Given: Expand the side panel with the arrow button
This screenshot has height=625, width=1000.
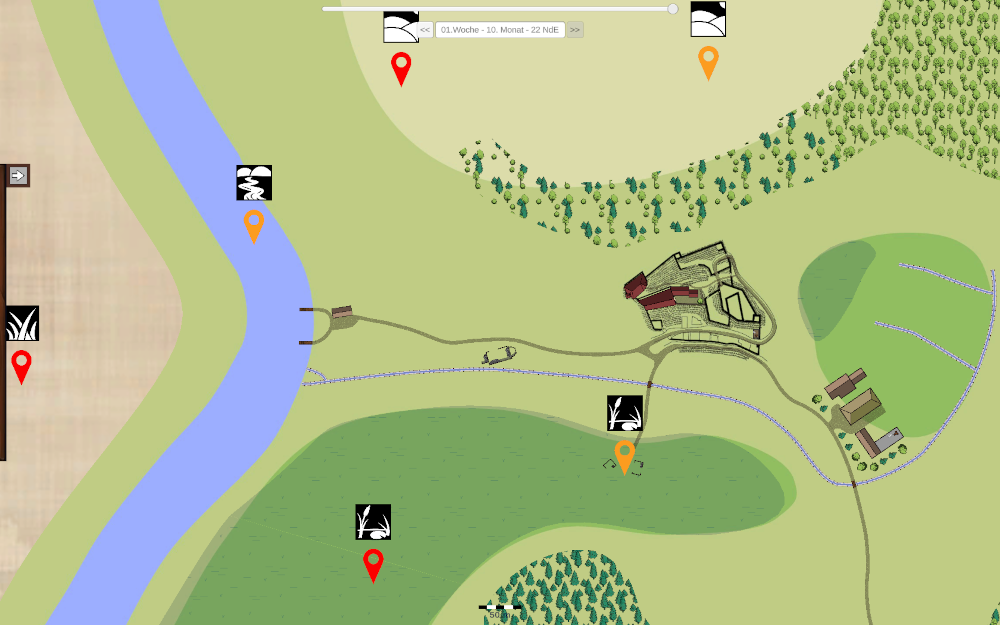Looking at the screenshot, I should [x=17, y=176].
